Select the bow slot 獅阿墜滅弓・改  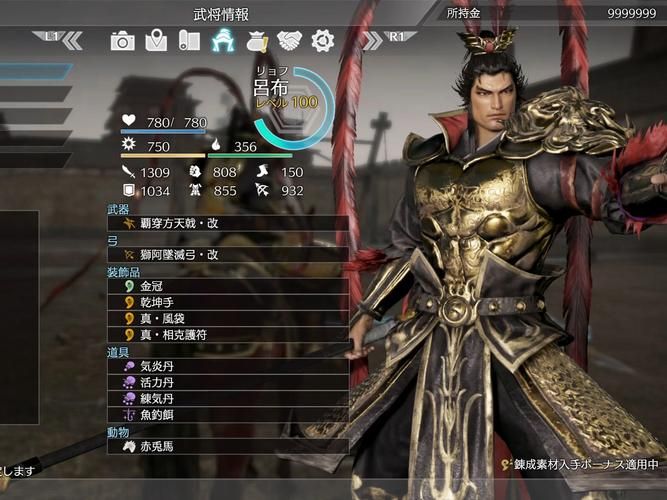point(228,254)
